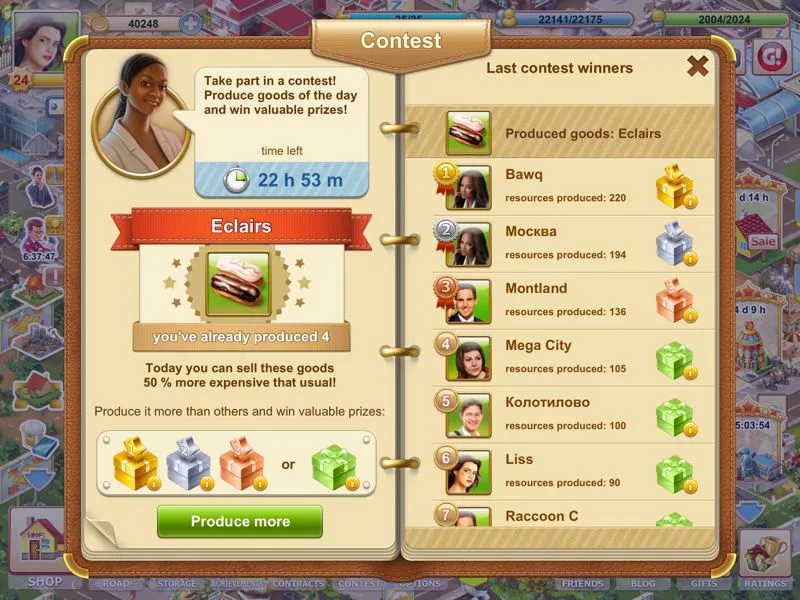800x600 pixels.
Task: Show info for Bawq's gold prize box
Action: (674, 187)
